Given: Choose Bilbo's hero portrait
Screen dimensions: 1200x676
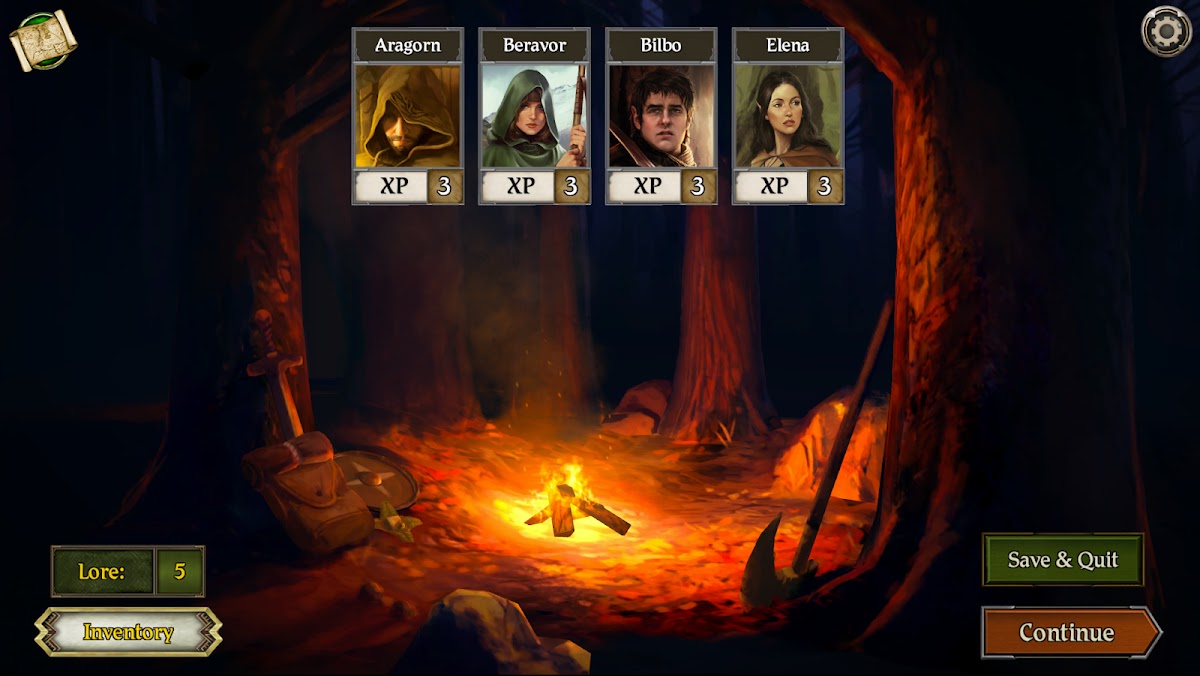Looking at the screenshot, I should [661, 116].
